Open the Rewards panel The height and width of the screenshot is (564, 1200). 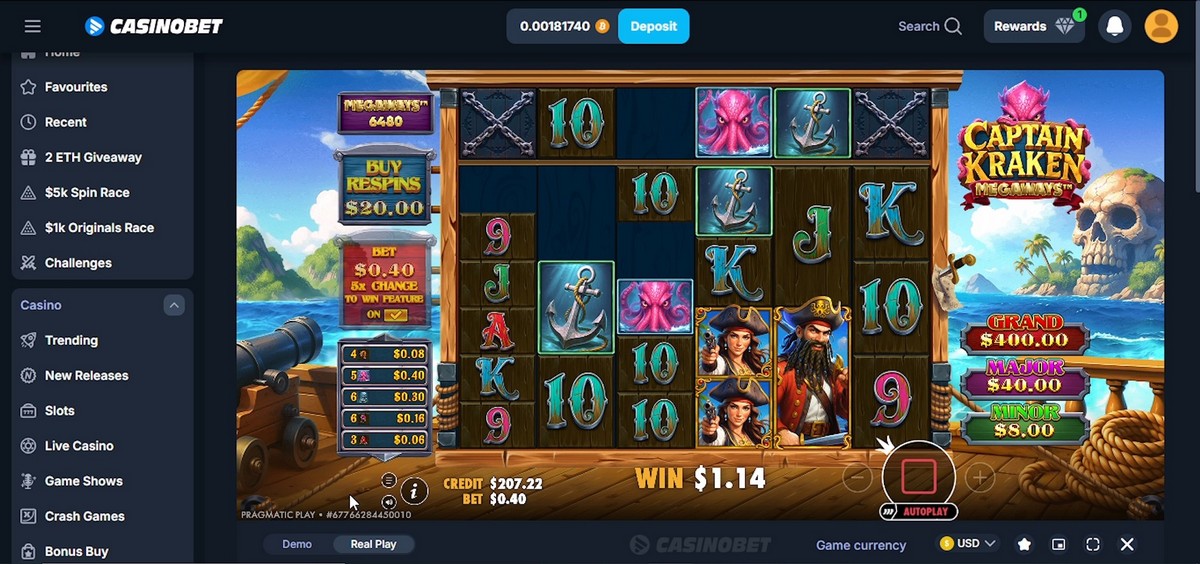[x=1034, y=26]
